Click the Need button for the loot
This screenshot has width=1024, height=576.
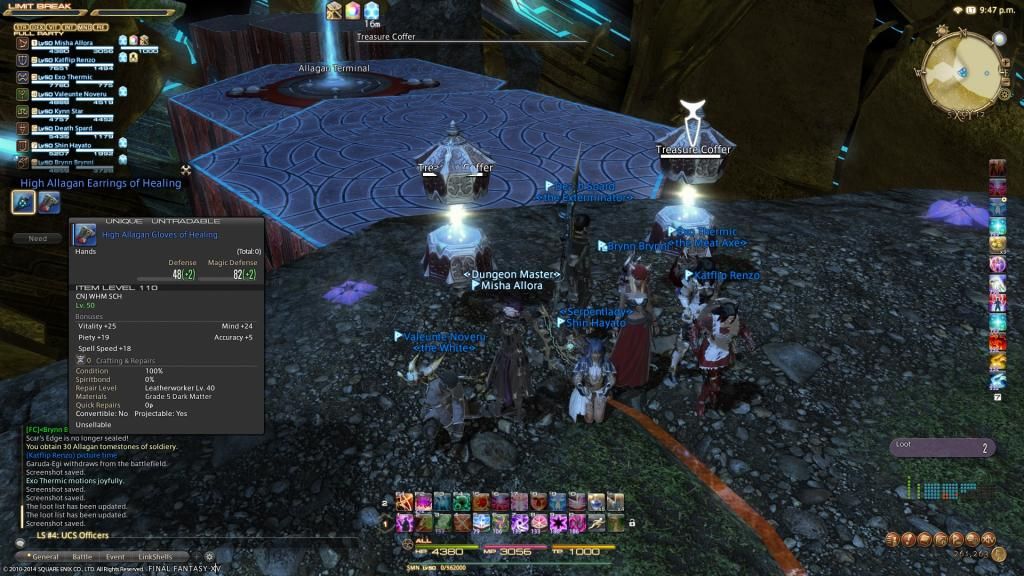[38, 239]
